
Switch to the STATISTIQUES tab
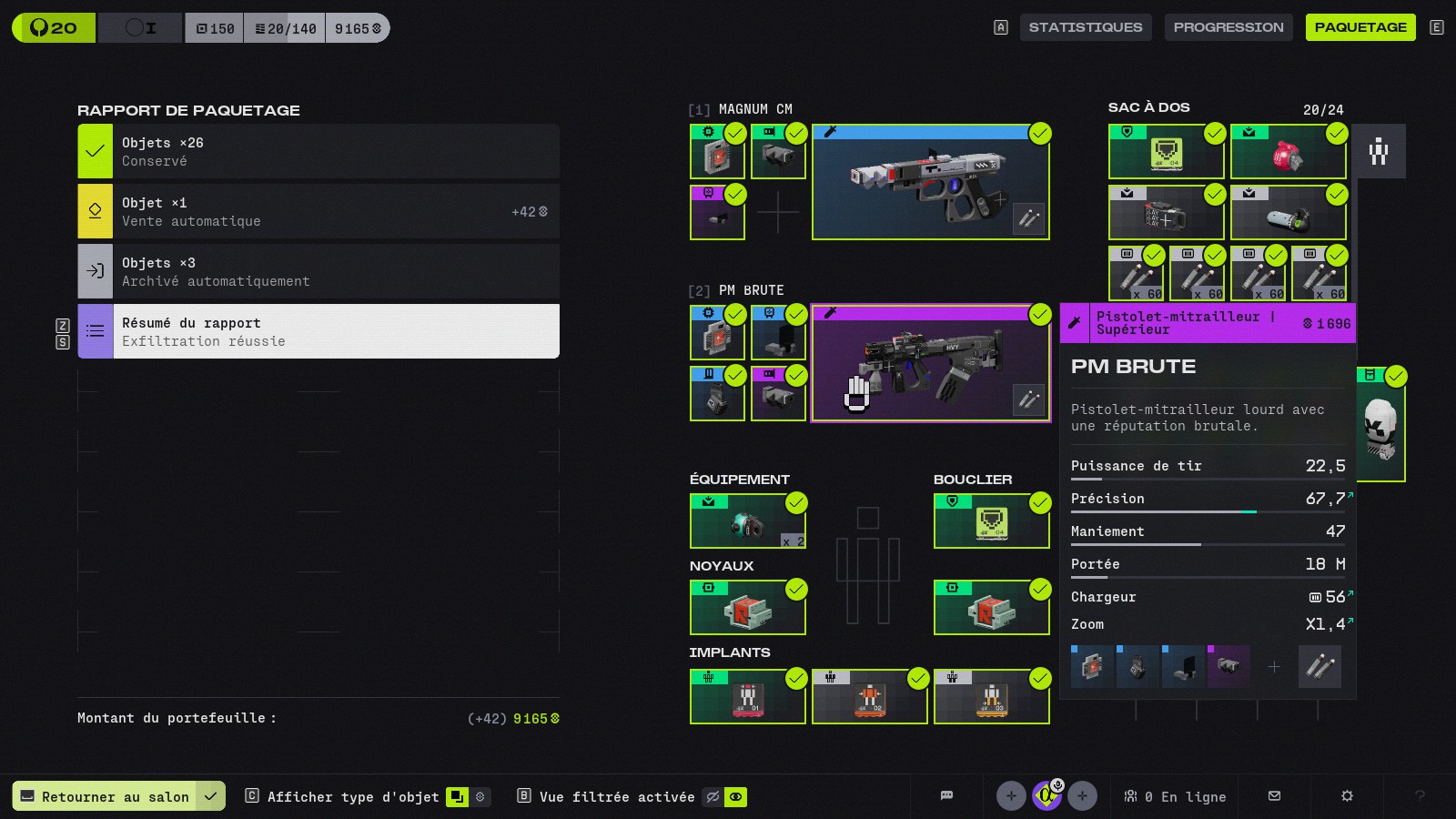pos(1085,27)
